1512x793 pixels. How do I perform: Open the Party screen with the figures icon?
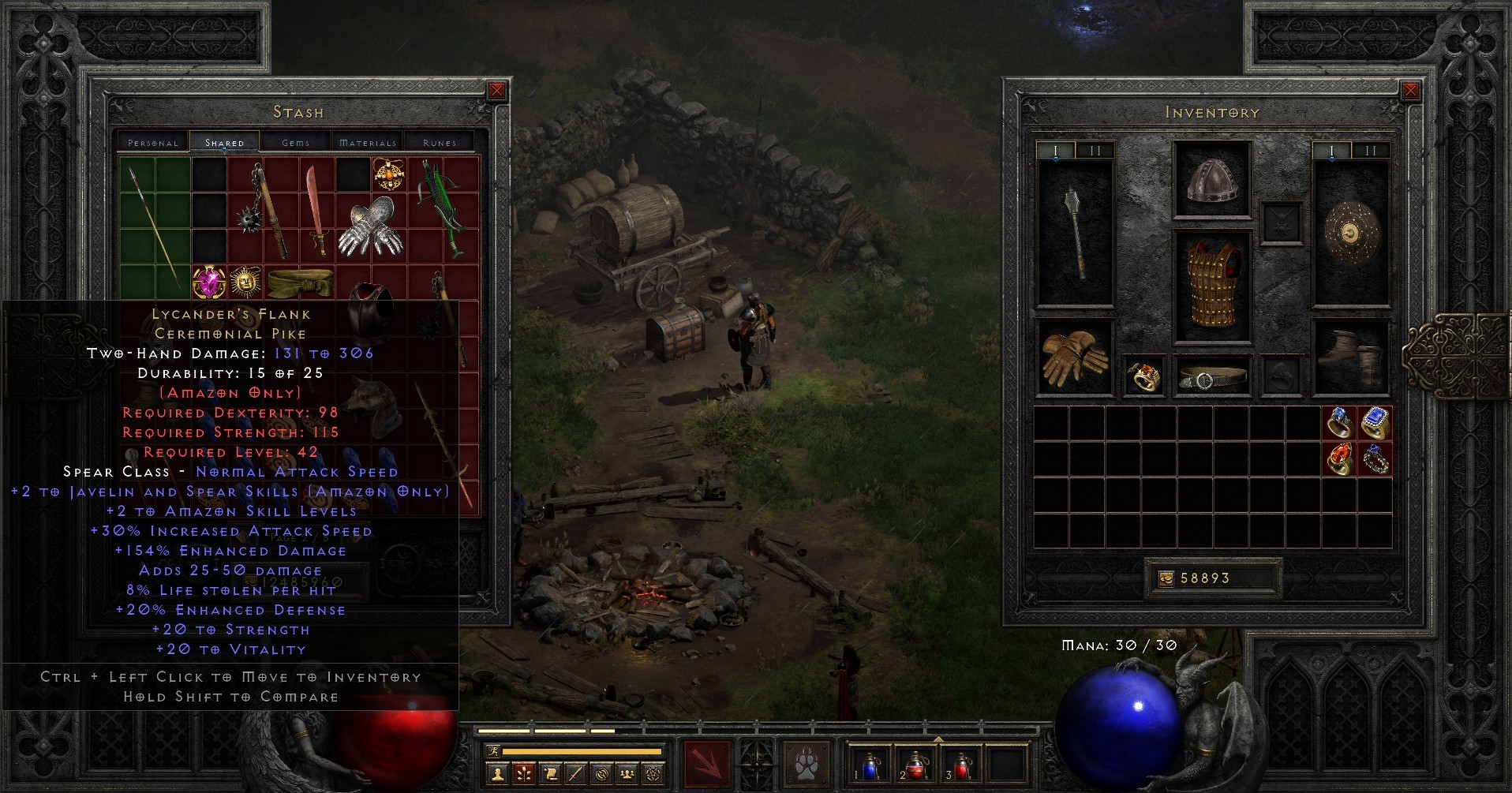[x=626, y=774]
